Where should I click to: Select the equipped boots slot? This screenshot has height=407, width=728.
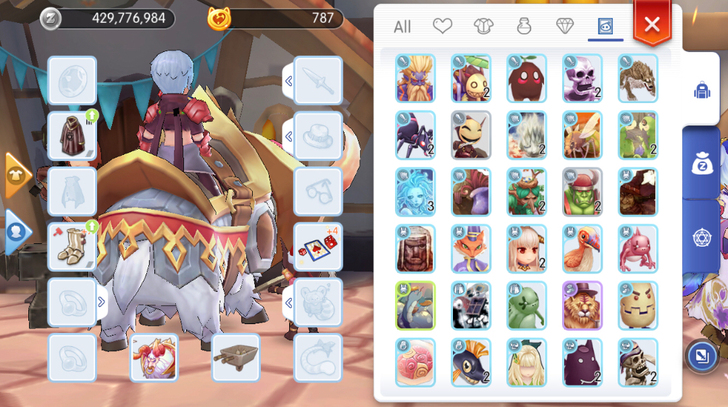72,247
